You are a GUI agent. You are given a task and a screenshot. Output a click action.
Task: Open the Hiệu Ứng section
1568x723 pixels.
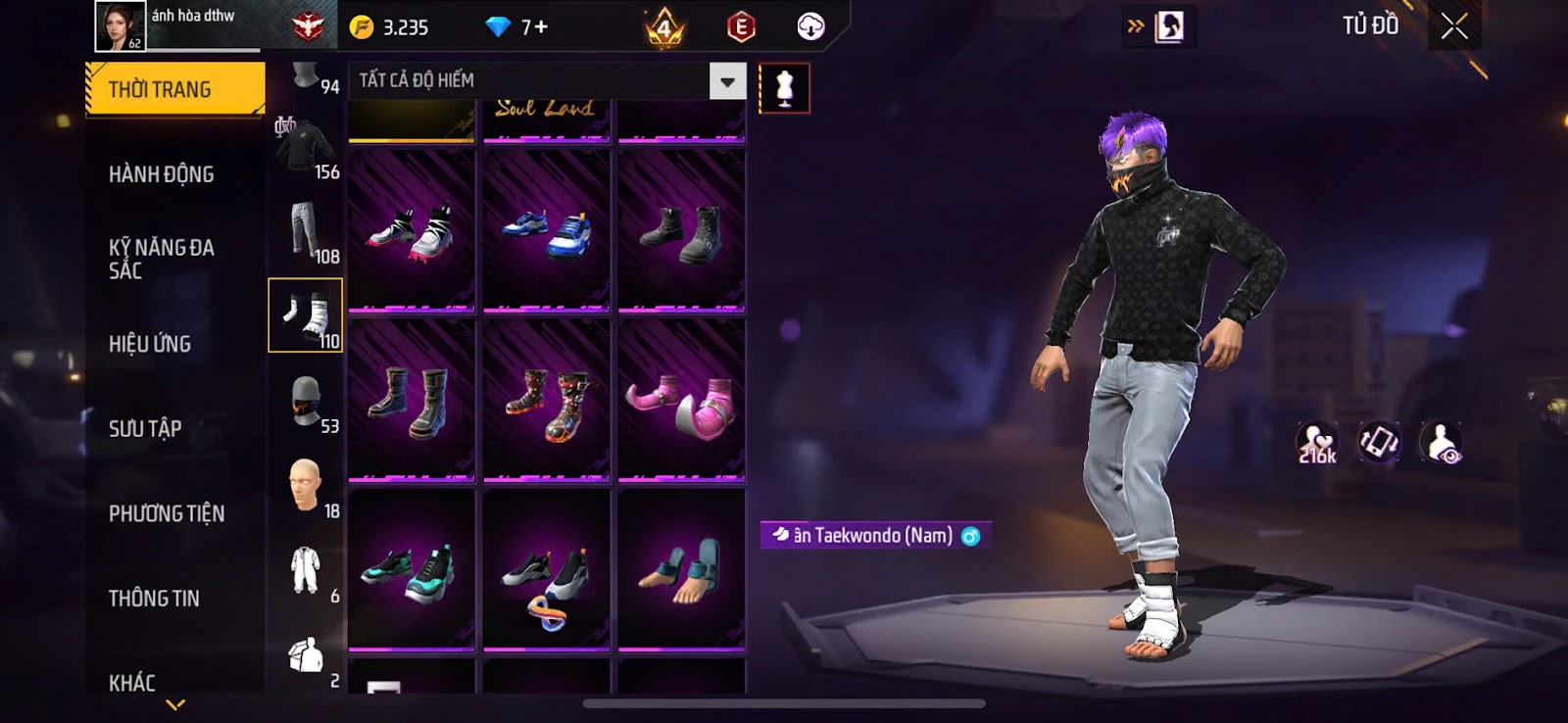(x=150, y=344)
